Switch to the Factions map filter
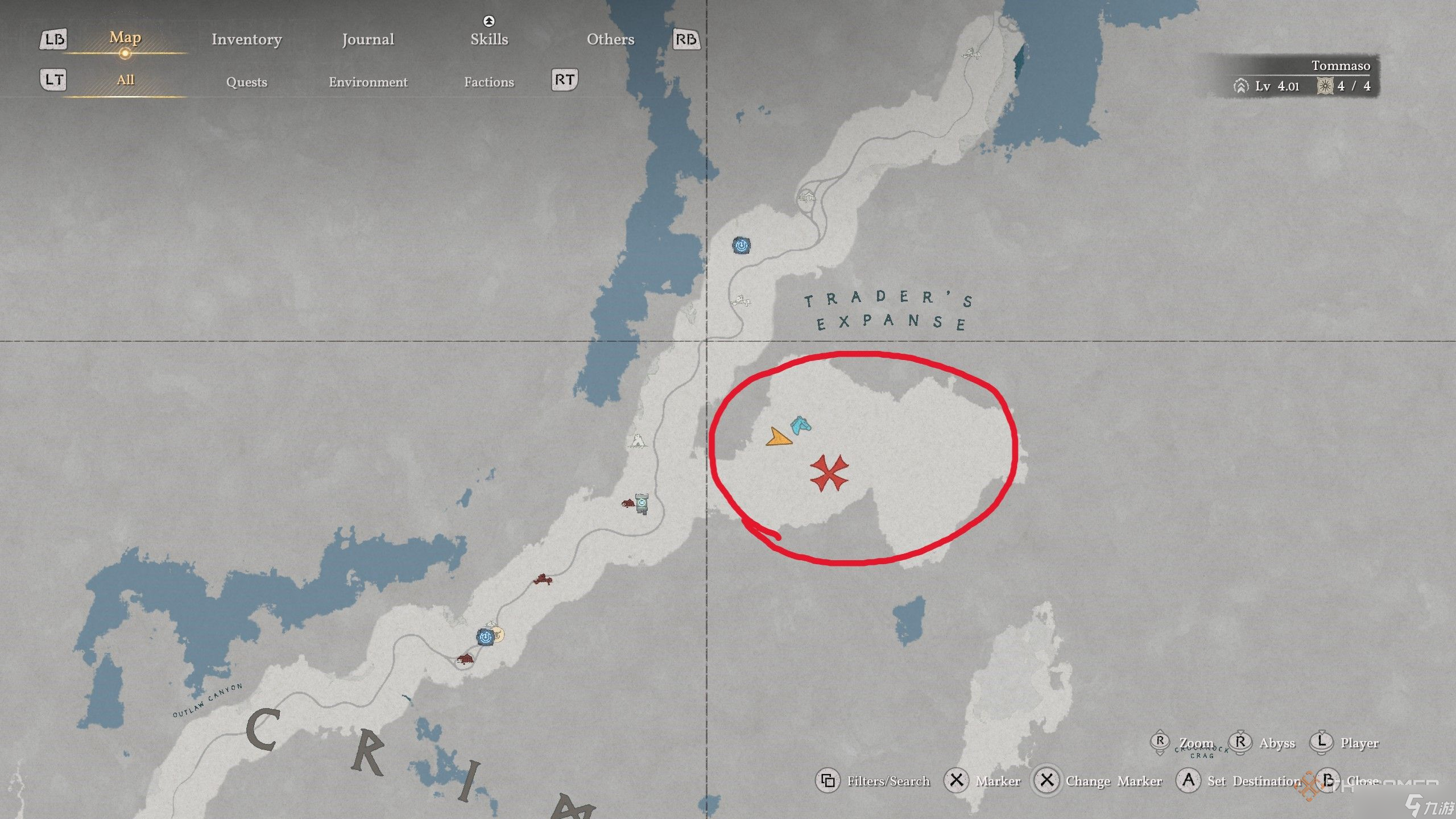This screenshot has height=819, width=1456. click(x=489, y=82)
